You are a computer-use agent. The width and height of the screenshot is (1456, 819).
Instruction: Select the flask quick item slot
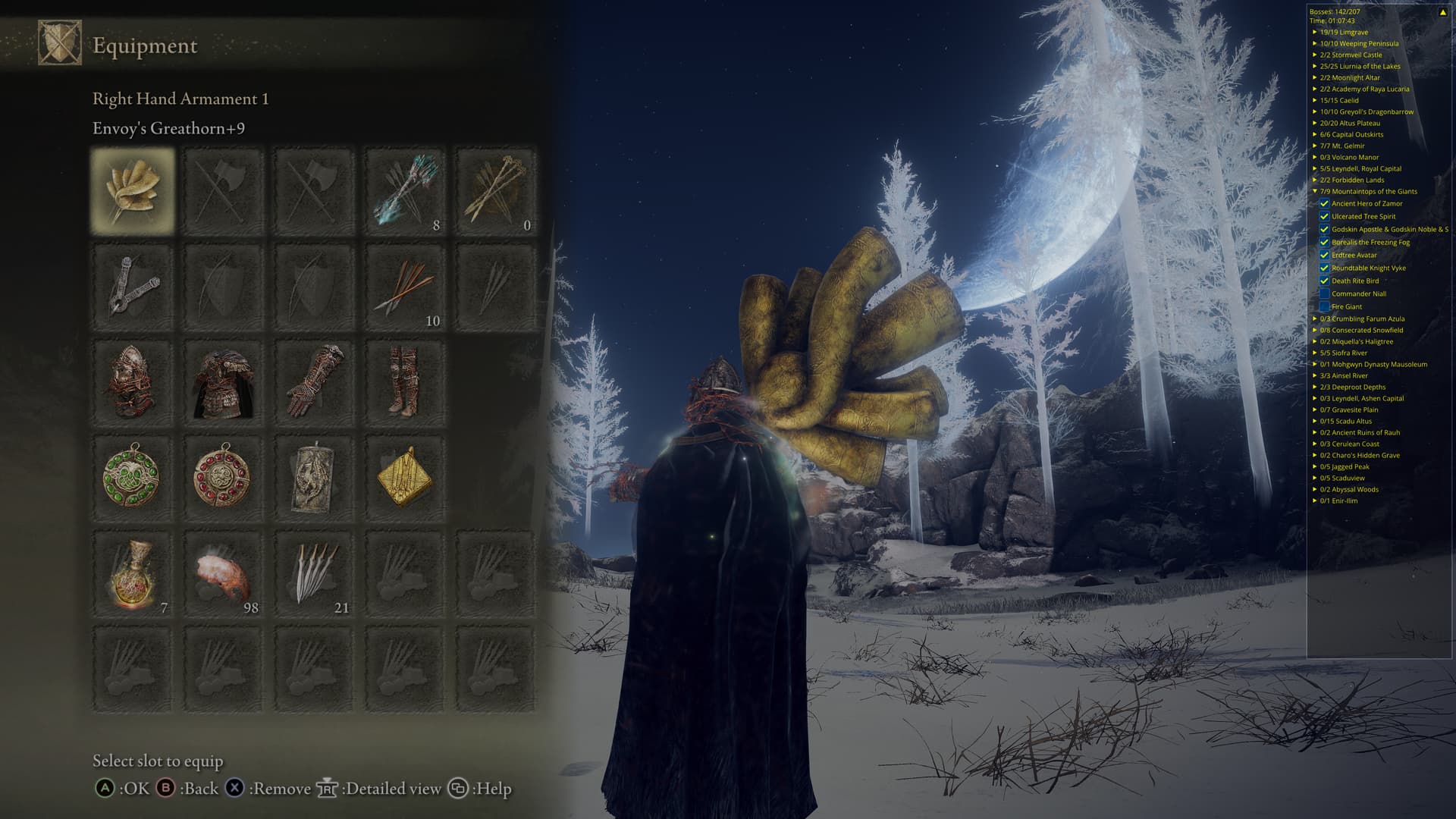133,574
